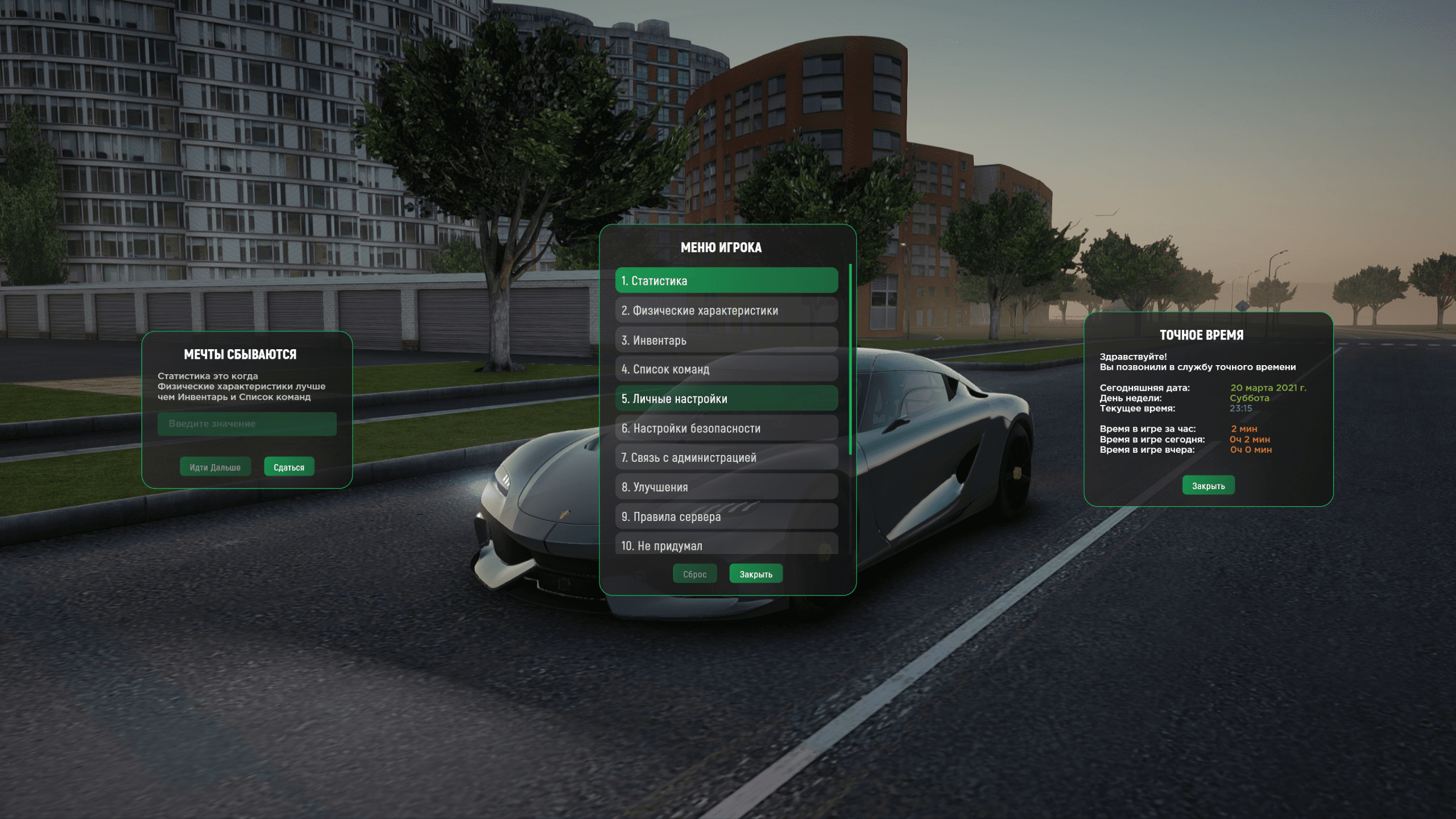The height and width of the screenshot is (819, 1456).
Task: Choose the Сдаться button
Action: click(289, 467)
